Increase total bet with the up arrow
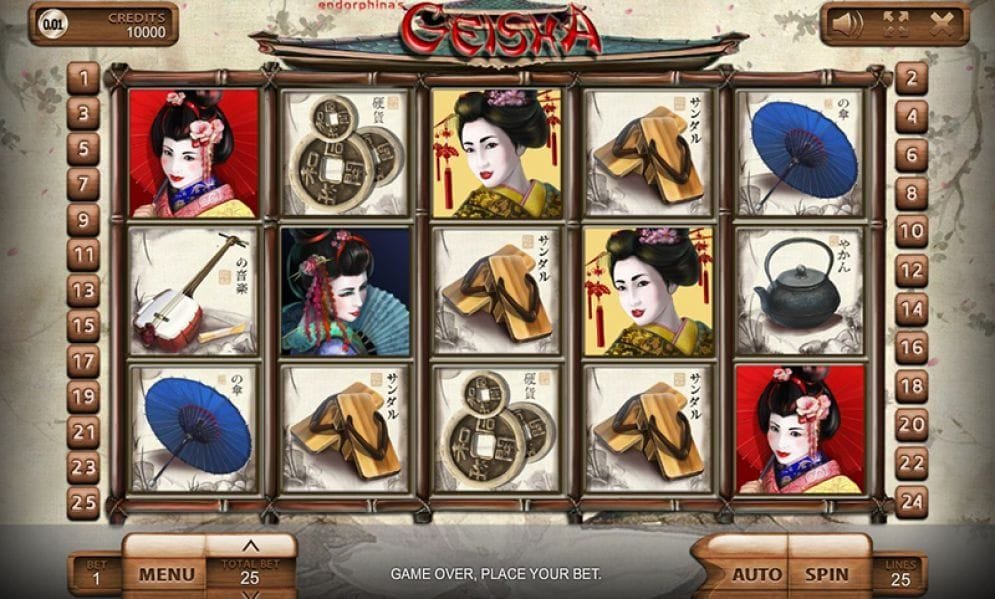 pyautogui.click(x=251, y=546)
